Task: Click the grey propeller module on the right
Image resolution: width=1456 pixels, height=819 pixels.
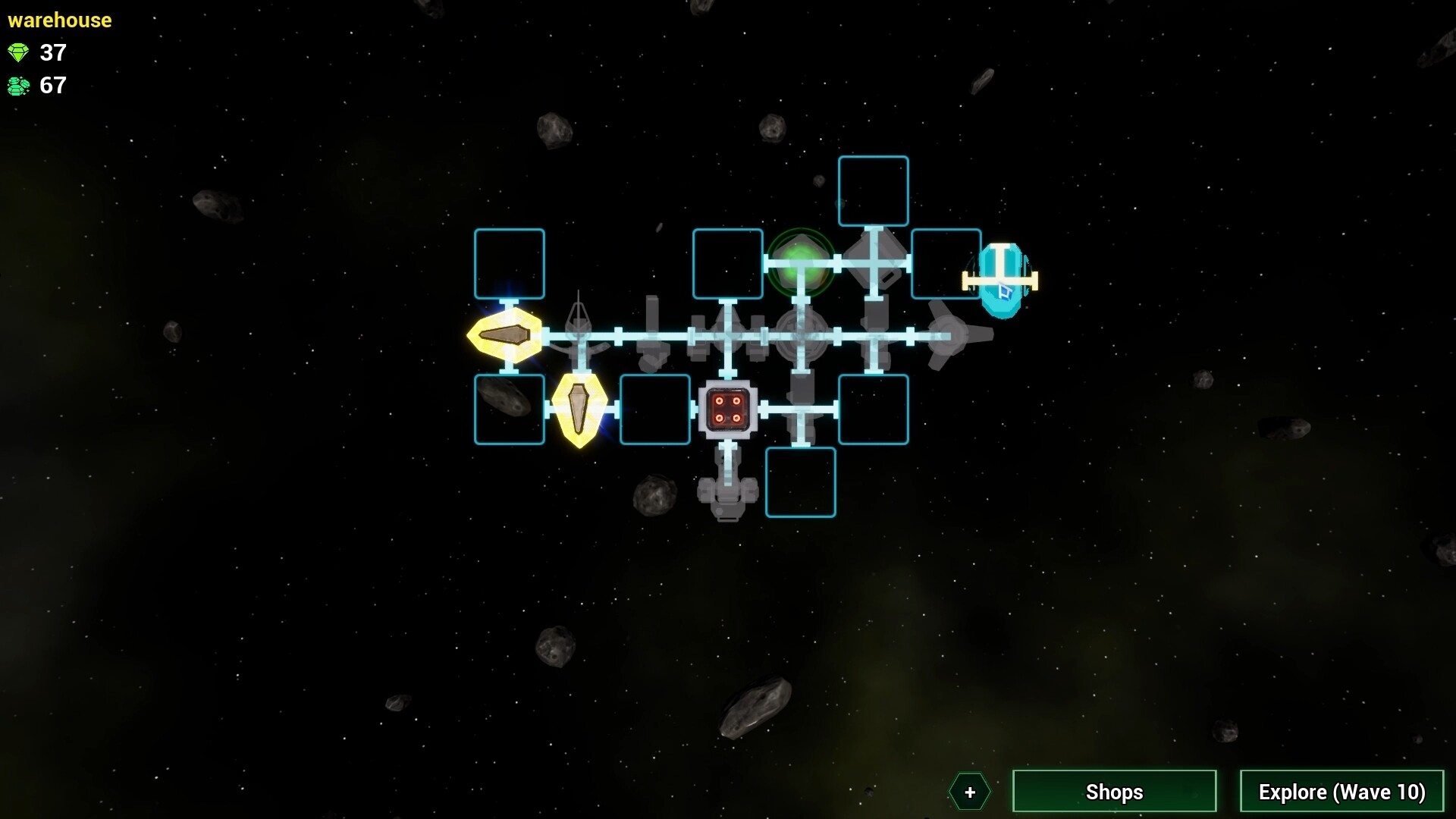Action: pos(949,334)
